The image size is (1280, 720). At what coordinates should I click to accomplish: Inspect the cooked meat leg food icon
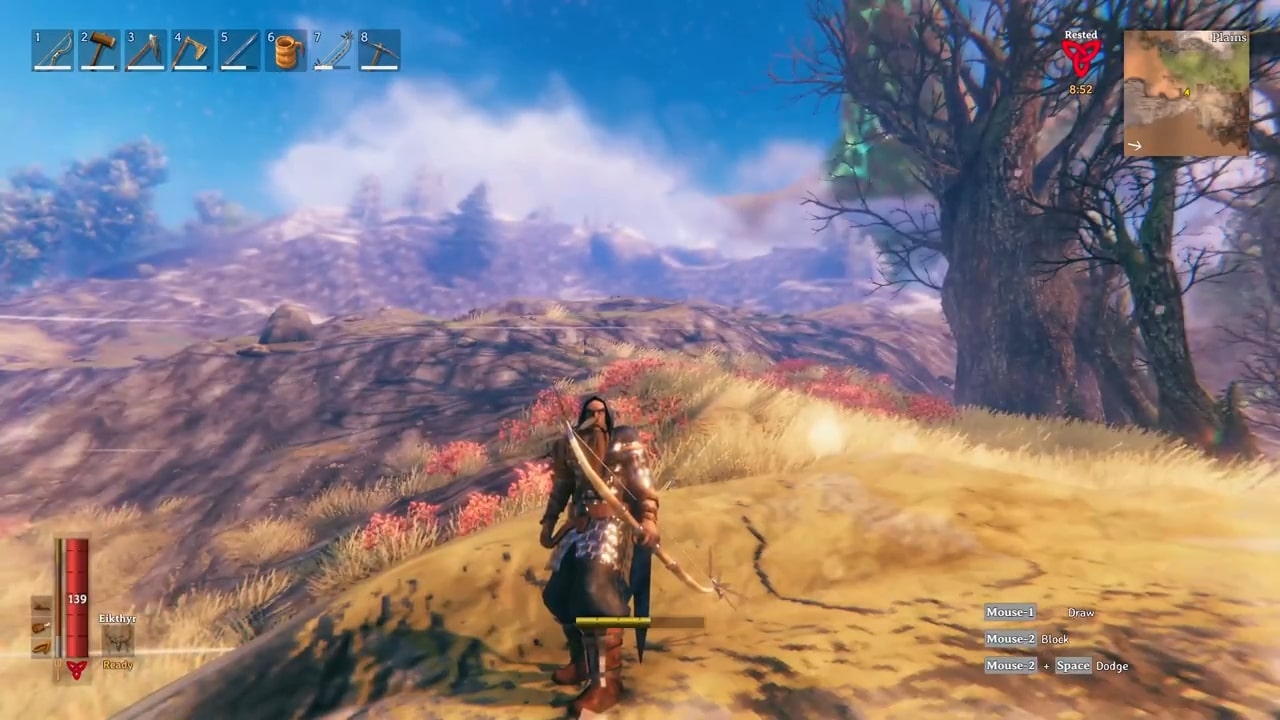41,627
